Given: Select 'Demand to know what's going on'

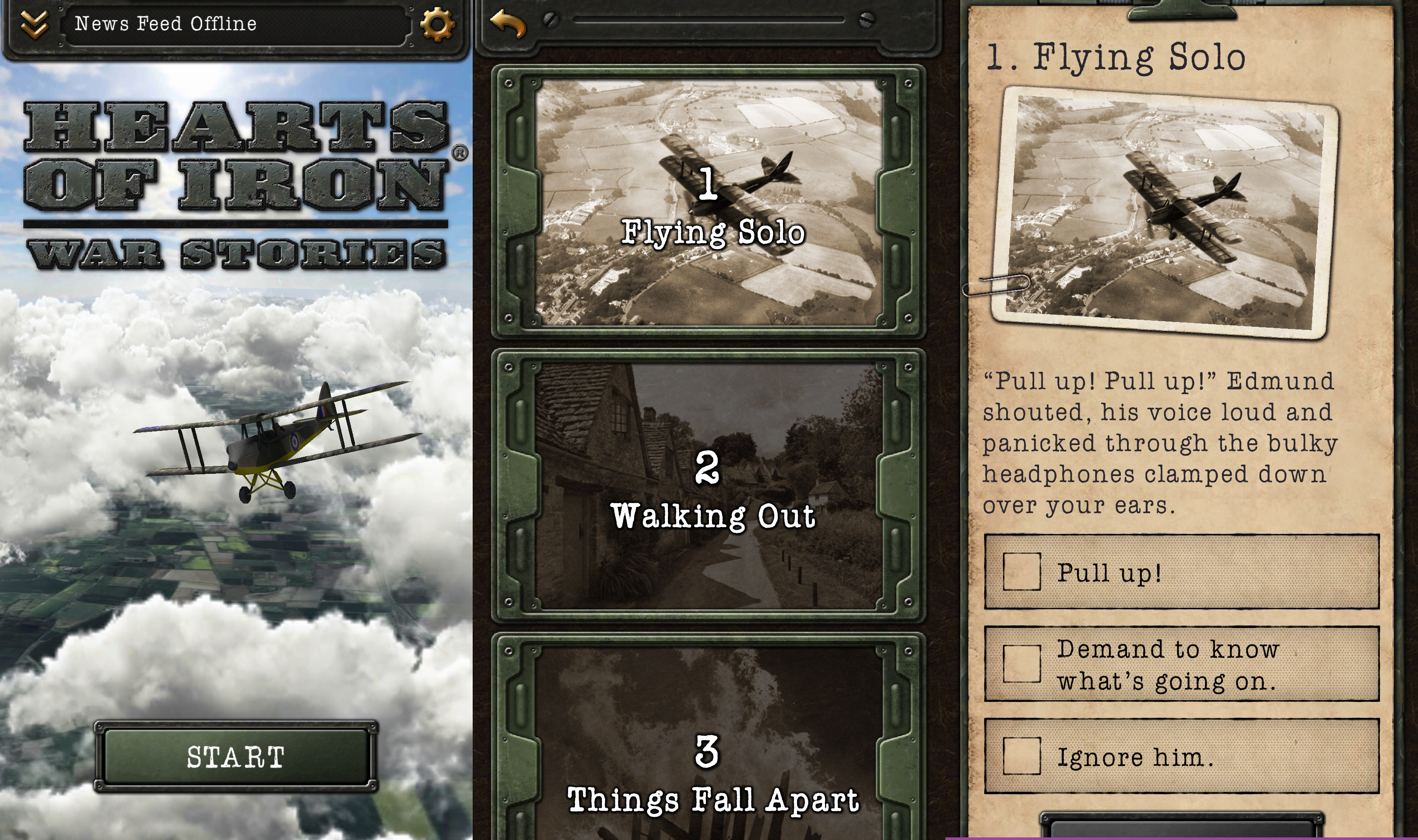Looking at the screenshot, I should coord(1181,664).
